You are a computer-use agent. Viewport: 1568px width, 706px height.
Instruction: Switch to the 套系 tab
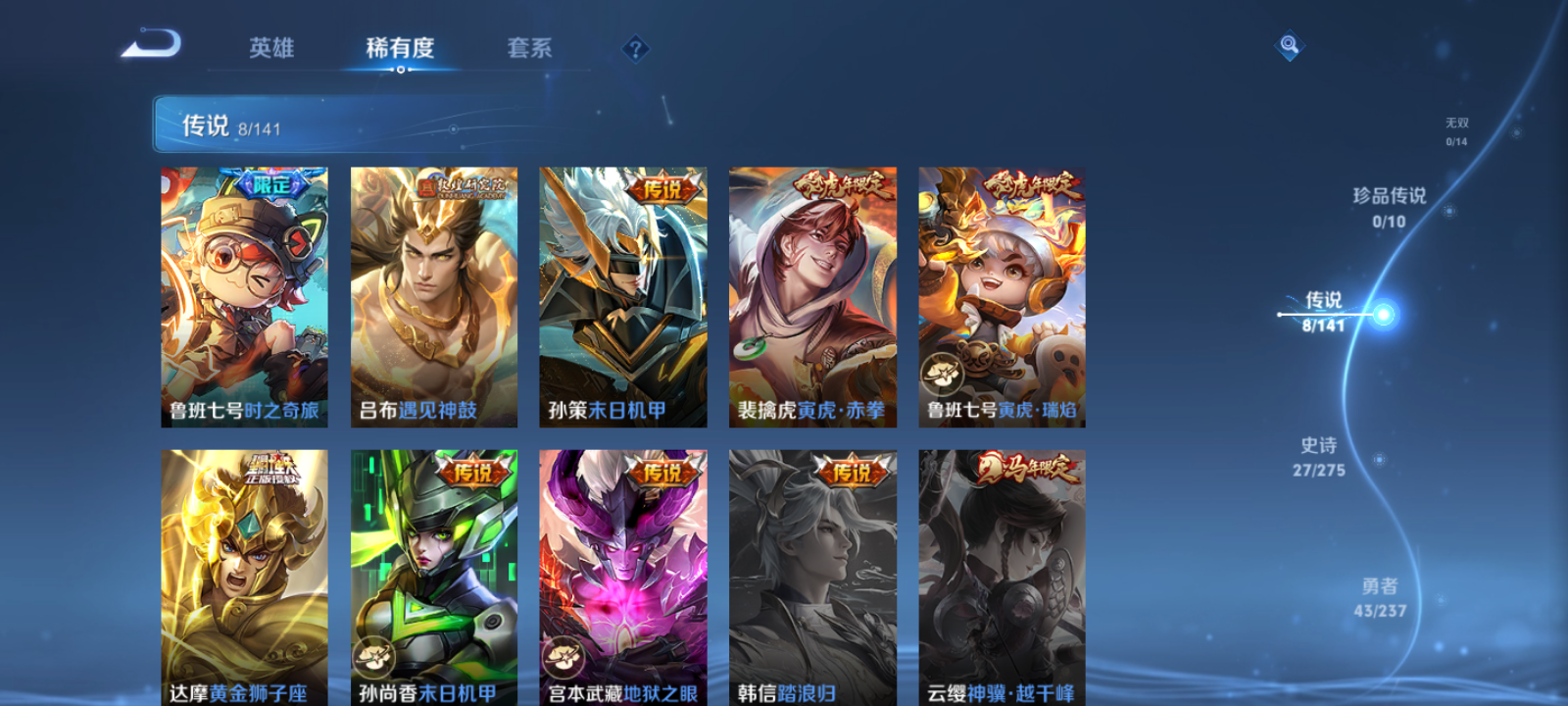[530, 47]
